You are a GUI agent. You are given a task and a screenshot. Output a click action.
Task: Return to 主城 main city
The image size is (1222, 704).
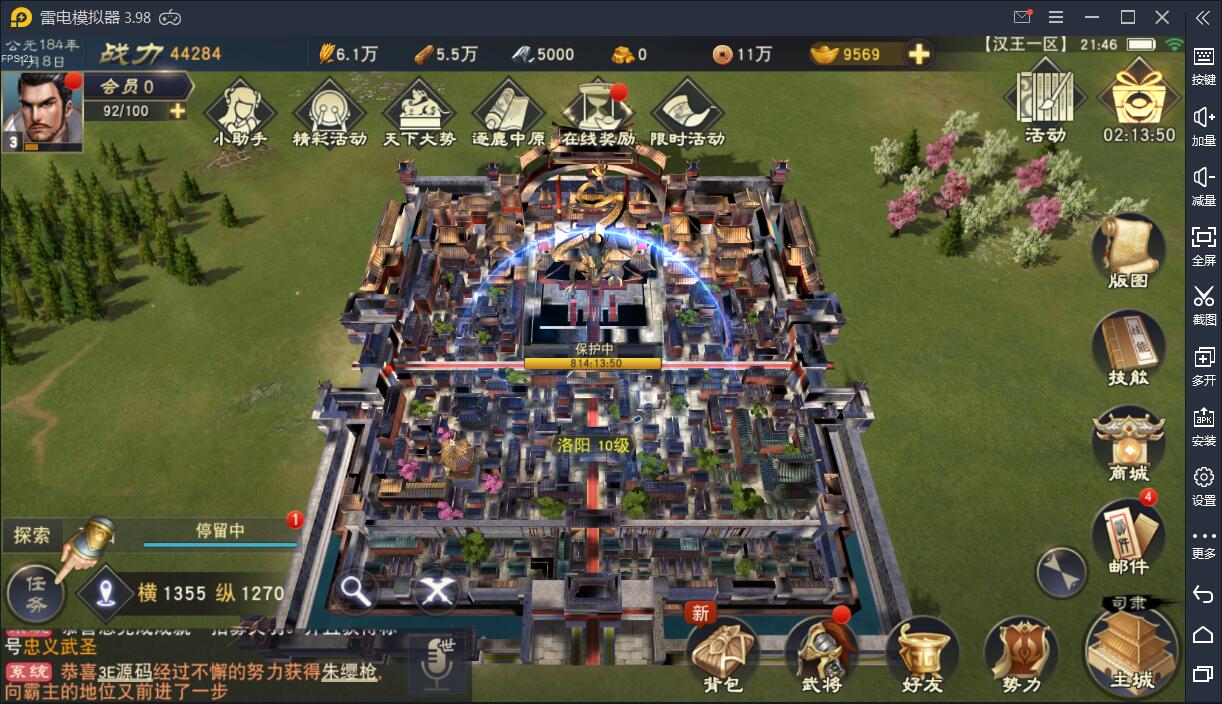pyautogui.click(x=1132, y=650)
